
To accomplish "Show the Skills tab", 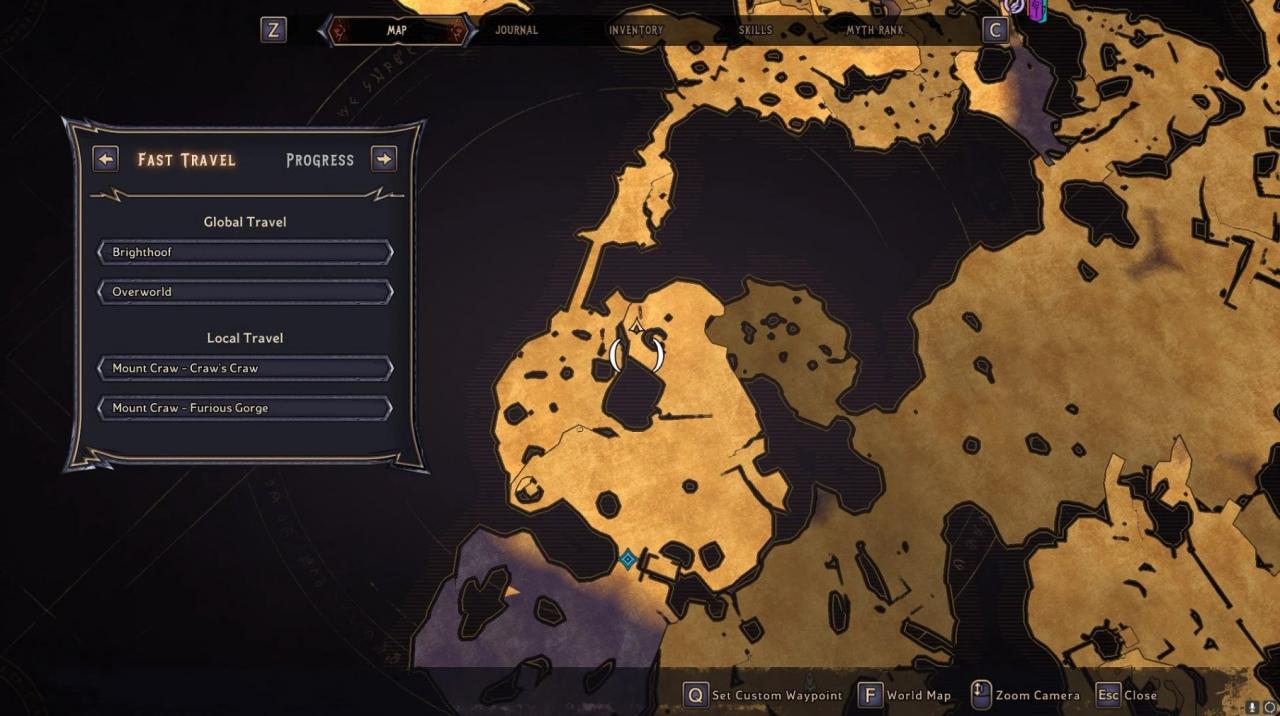I will coord(755,30).
